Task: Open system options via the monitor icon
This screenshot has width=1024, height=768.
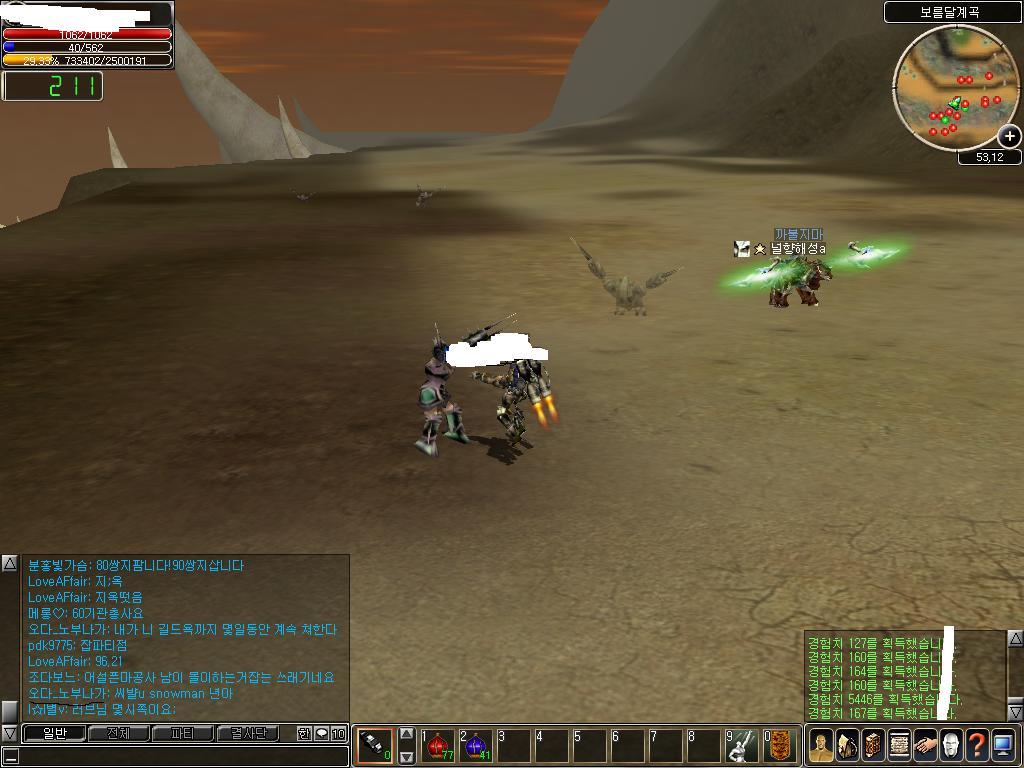Action: point(1003,745)
